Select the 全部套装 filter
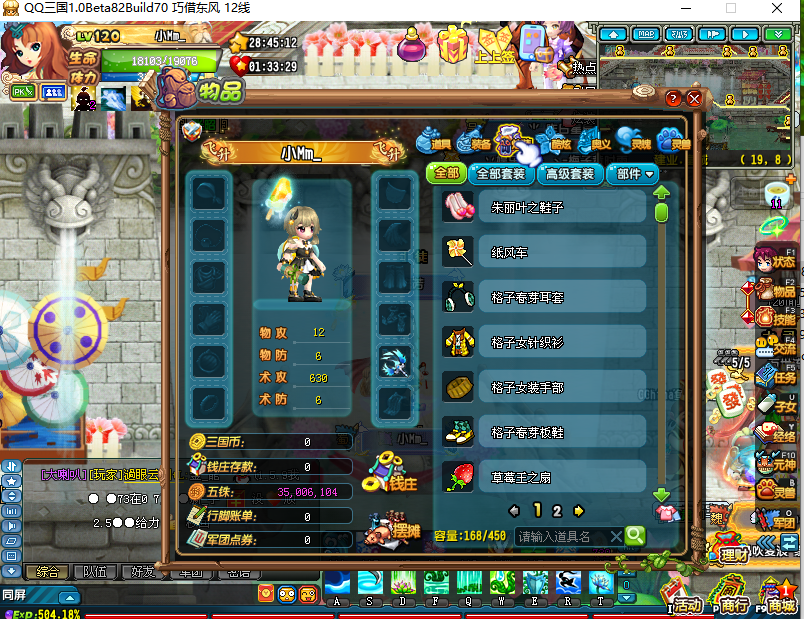 pyautogui.click(x=500, y=173)
